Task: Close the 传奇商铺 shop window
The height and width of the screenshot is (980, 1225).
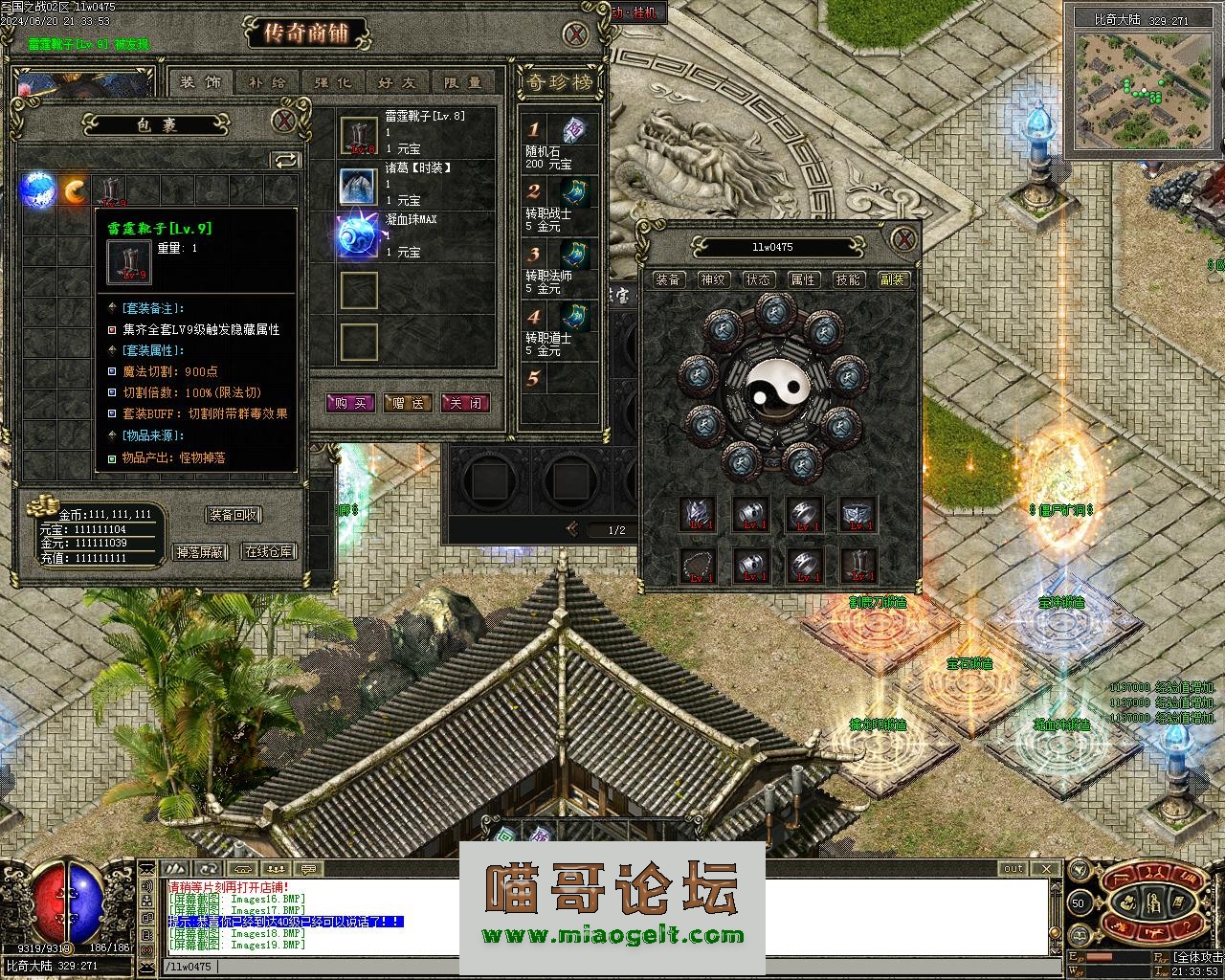Action: [x=575, y=36]
